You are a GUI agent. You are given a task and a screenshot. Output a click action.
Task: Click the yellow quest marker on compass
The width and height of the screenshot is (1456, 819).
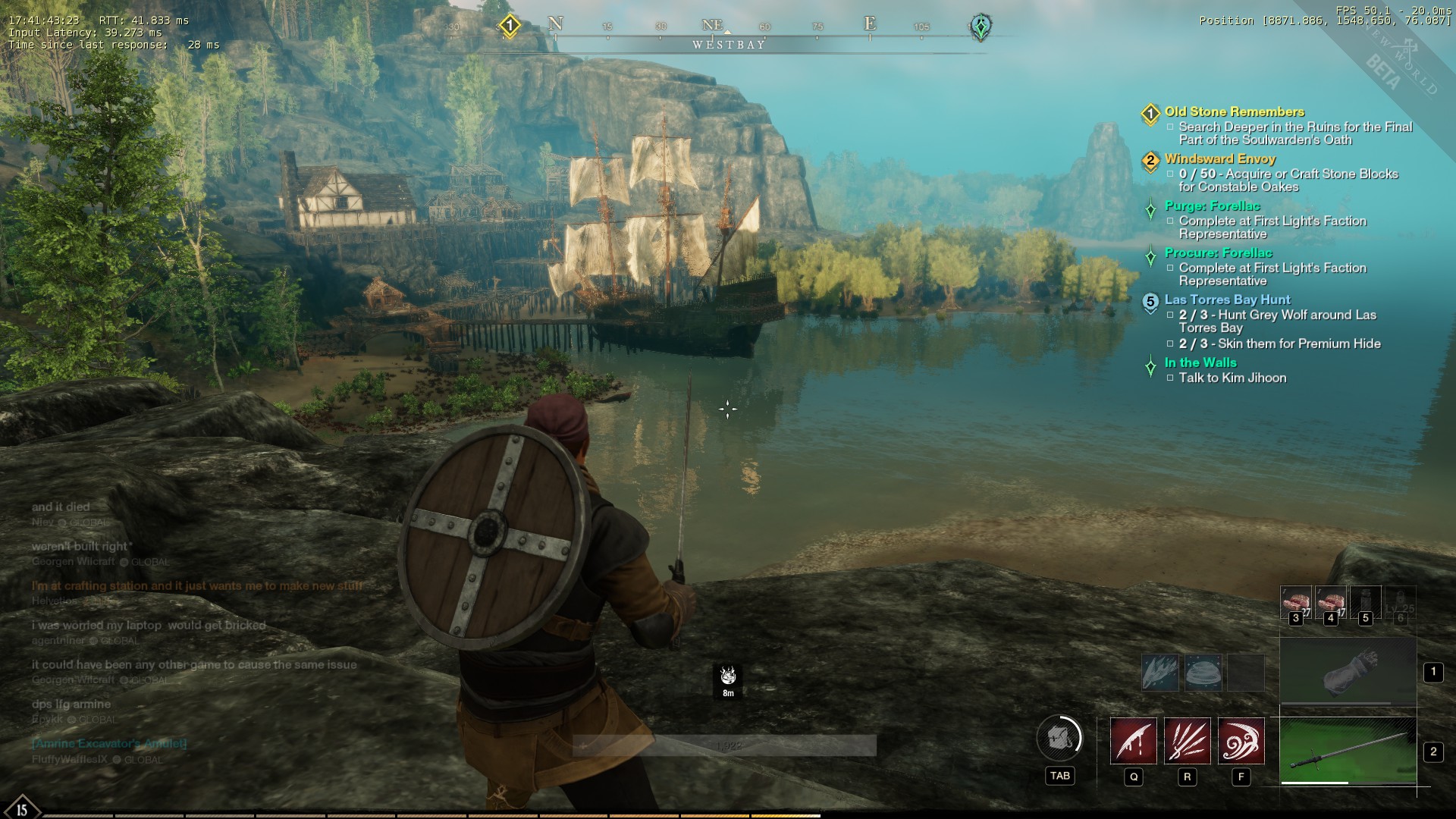[x=510, y=26]
